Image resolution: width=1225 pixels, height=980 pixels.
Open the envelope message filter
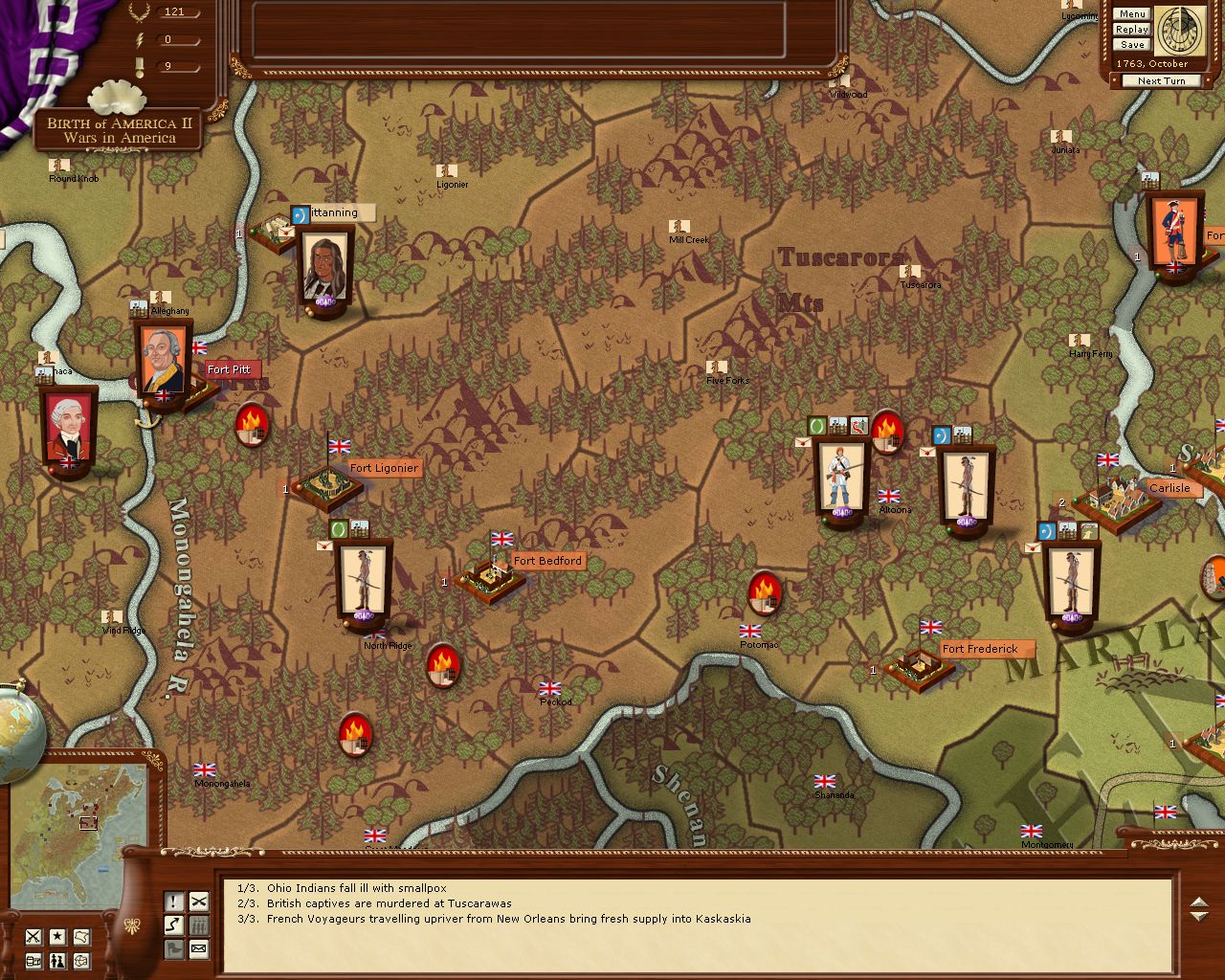coord(198,949)
